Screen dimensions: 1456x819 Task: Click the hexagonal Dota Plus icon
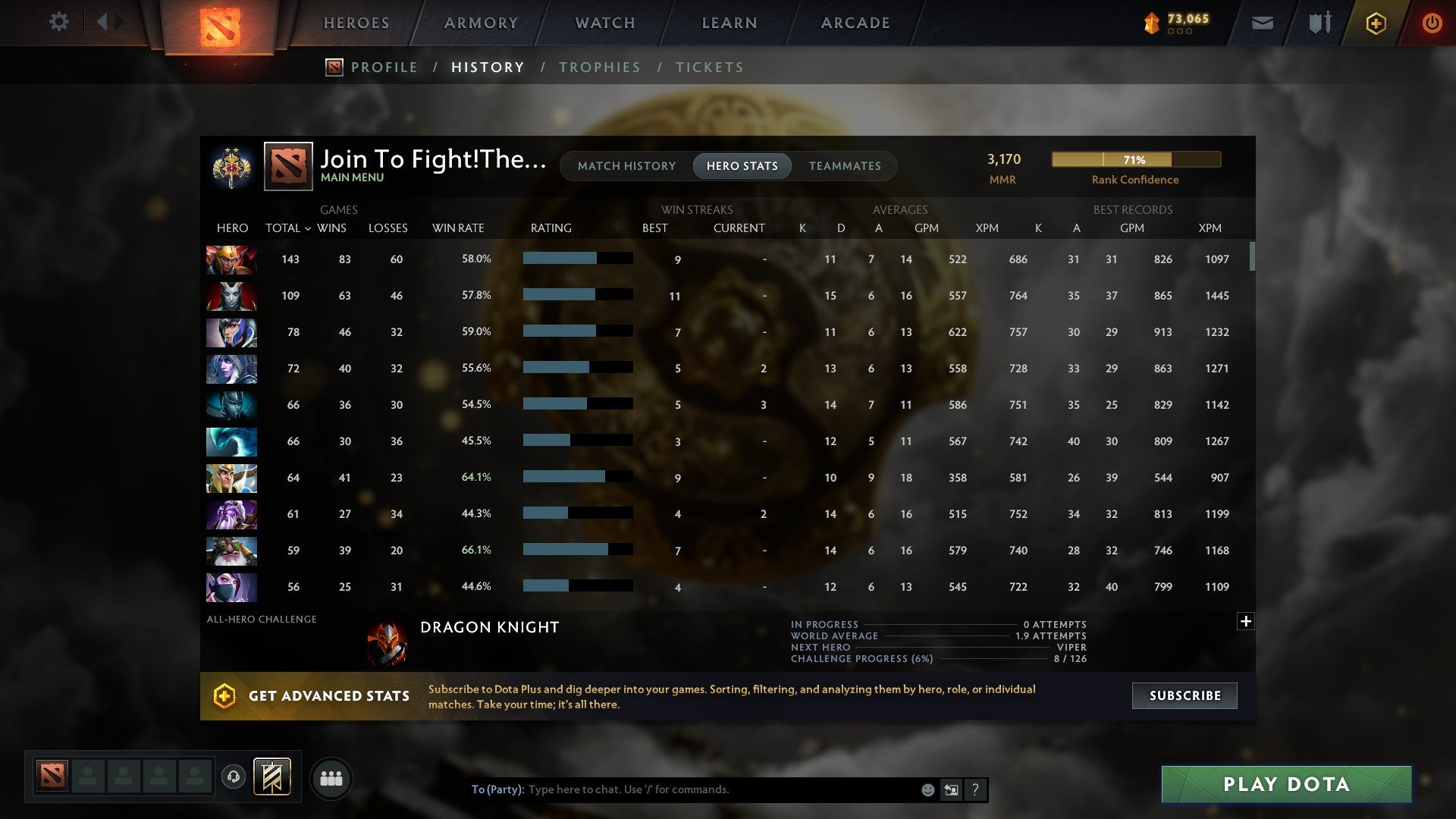point(1376,23)
